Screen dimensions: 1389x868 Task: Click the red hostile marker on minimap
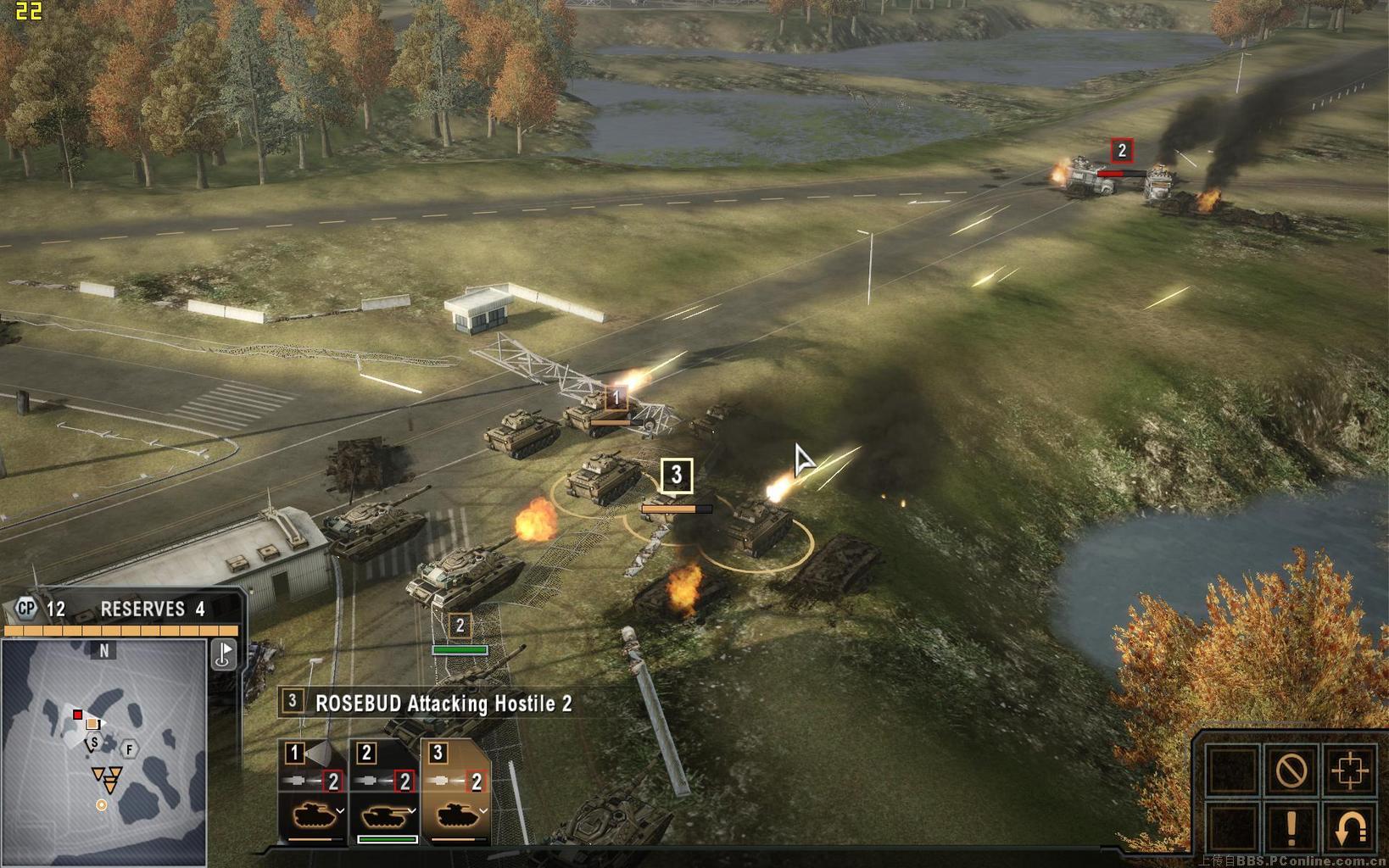[77, 715]
